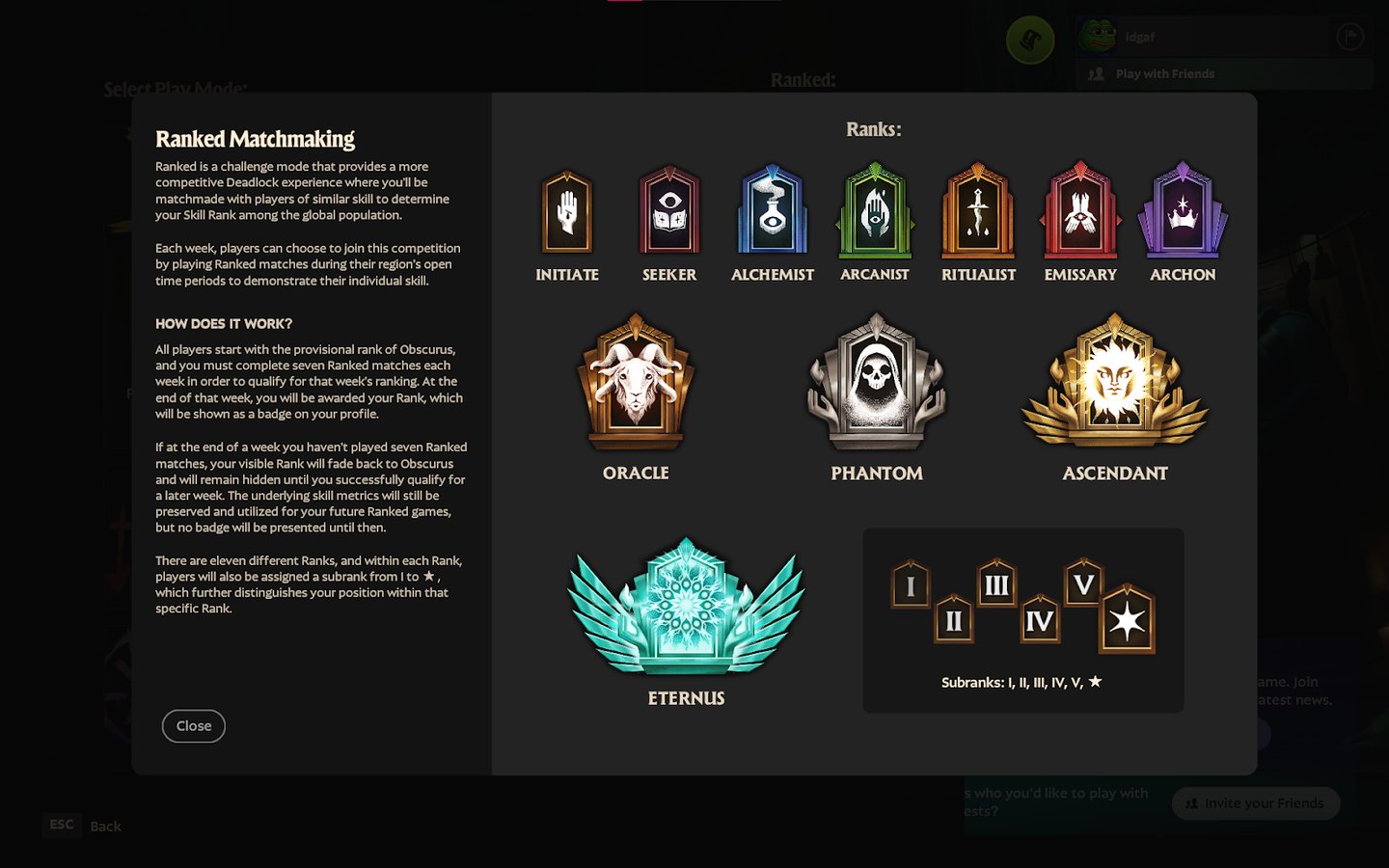
Task: Click the Pepe profile avatar
Action: click(1101, 36)
